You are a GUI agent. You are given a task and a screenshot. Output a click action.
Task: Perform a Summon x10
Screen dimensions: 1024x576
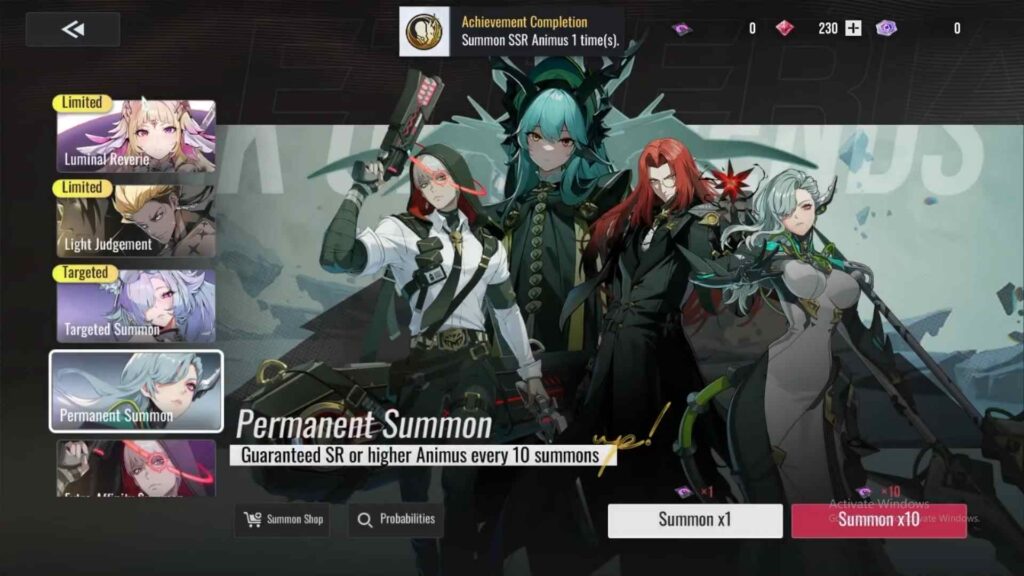[x=878, y=520]
